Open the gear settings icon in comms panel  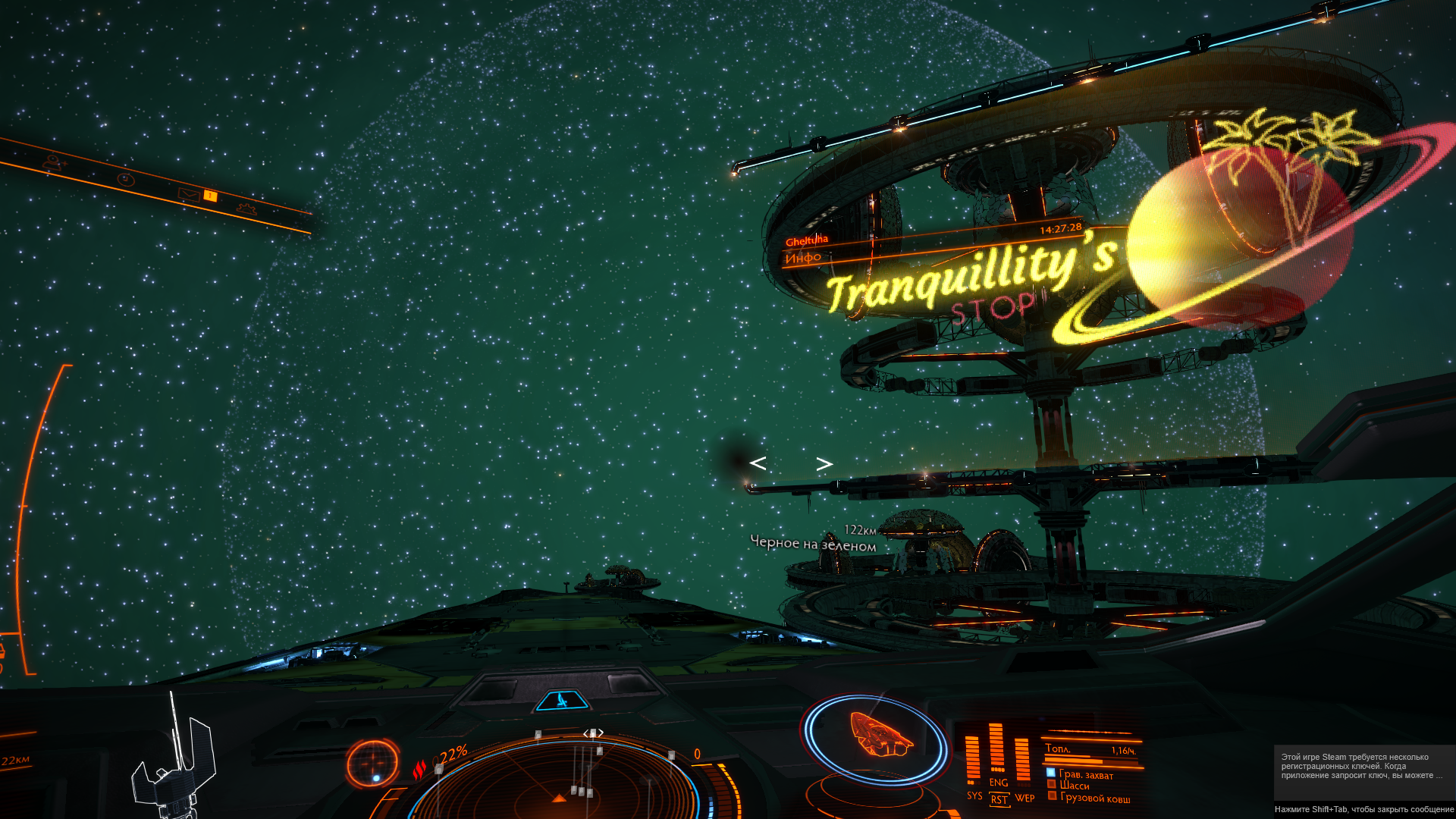point(246,209)
